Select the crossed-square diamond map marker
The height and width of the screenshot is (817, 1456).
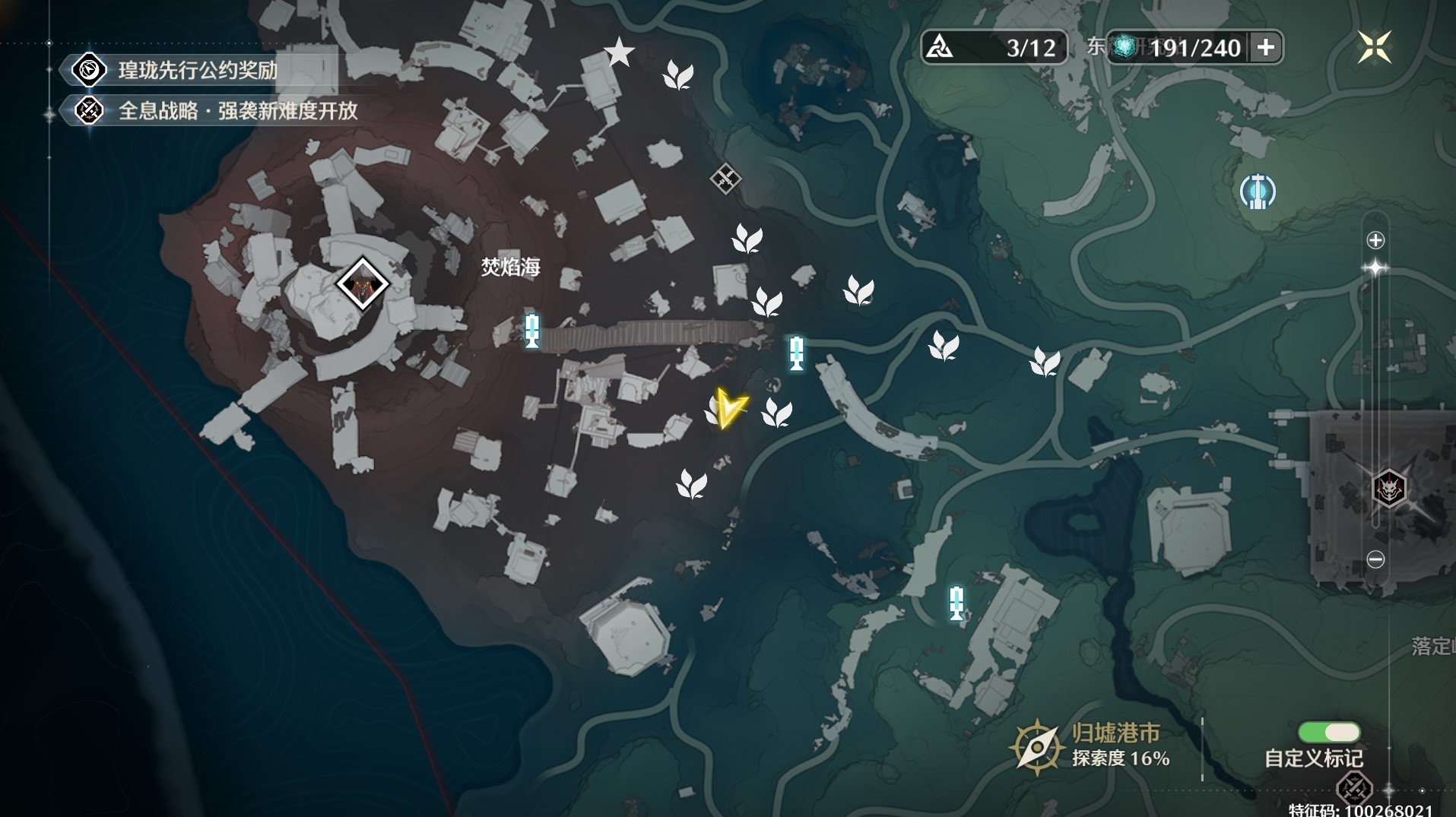click(725, 179)
